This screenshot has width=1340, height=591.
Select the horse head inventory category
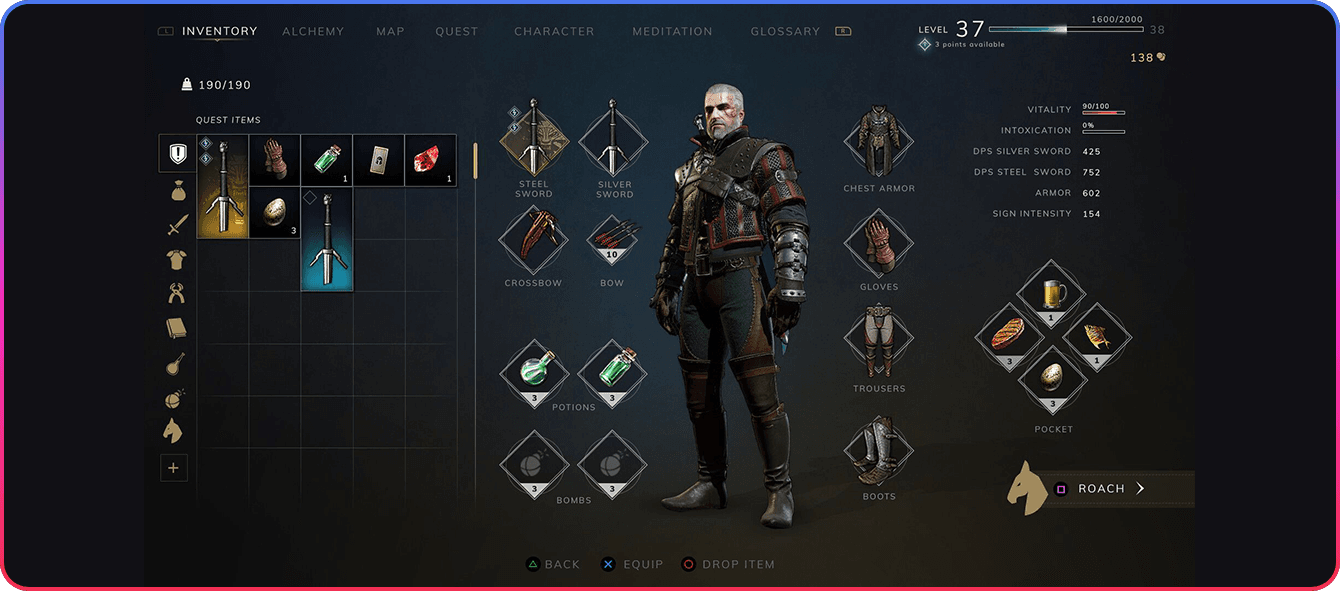pyautogui.click(x=174, y=432)
